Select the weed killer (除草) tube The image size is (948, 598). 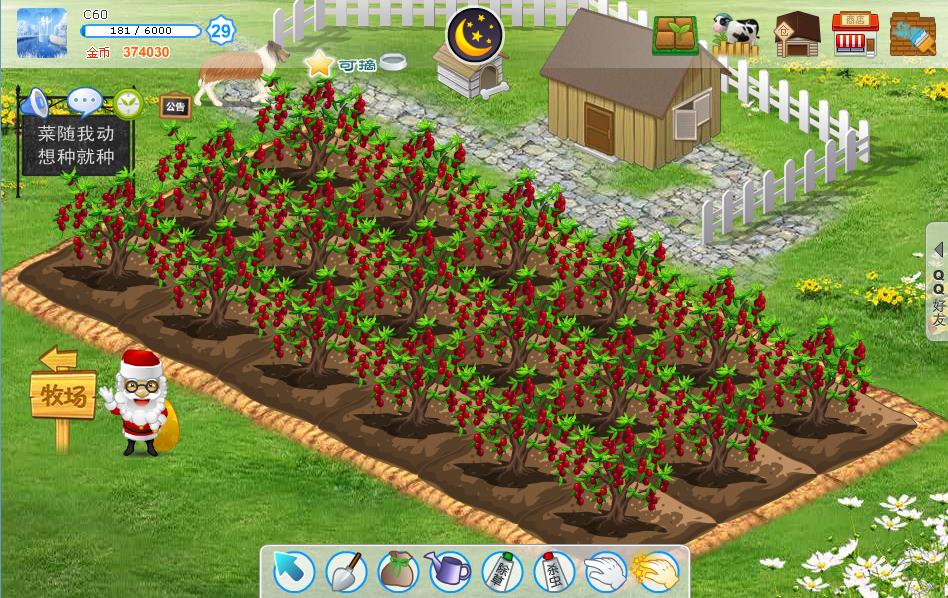(x=501, y=572)
